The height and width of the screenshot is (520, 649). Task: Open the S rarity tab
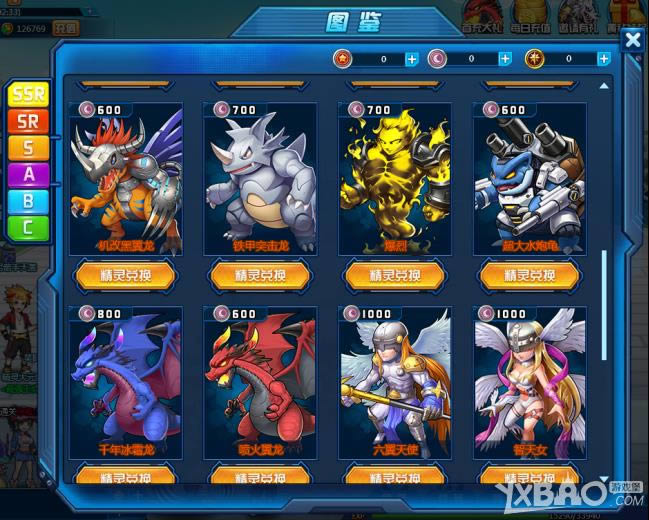click(28, 148)
